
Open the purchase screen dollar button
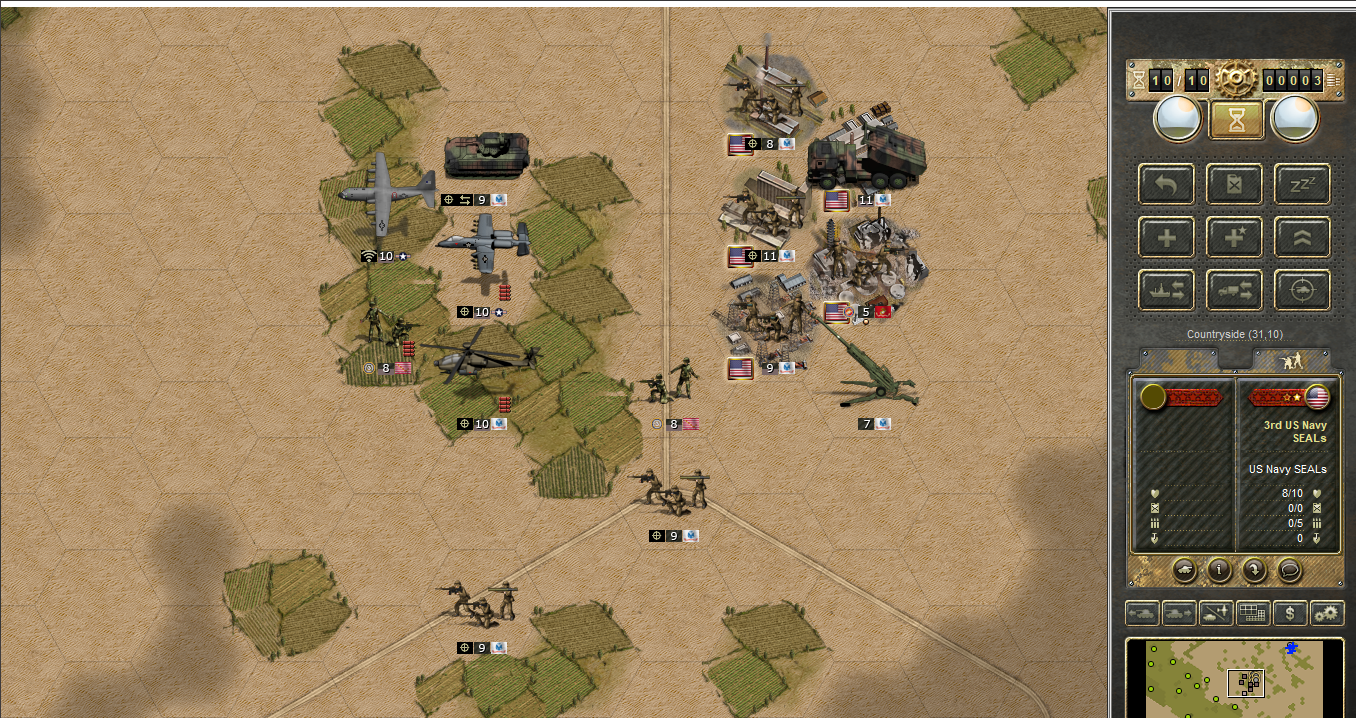coord(1290,613)
